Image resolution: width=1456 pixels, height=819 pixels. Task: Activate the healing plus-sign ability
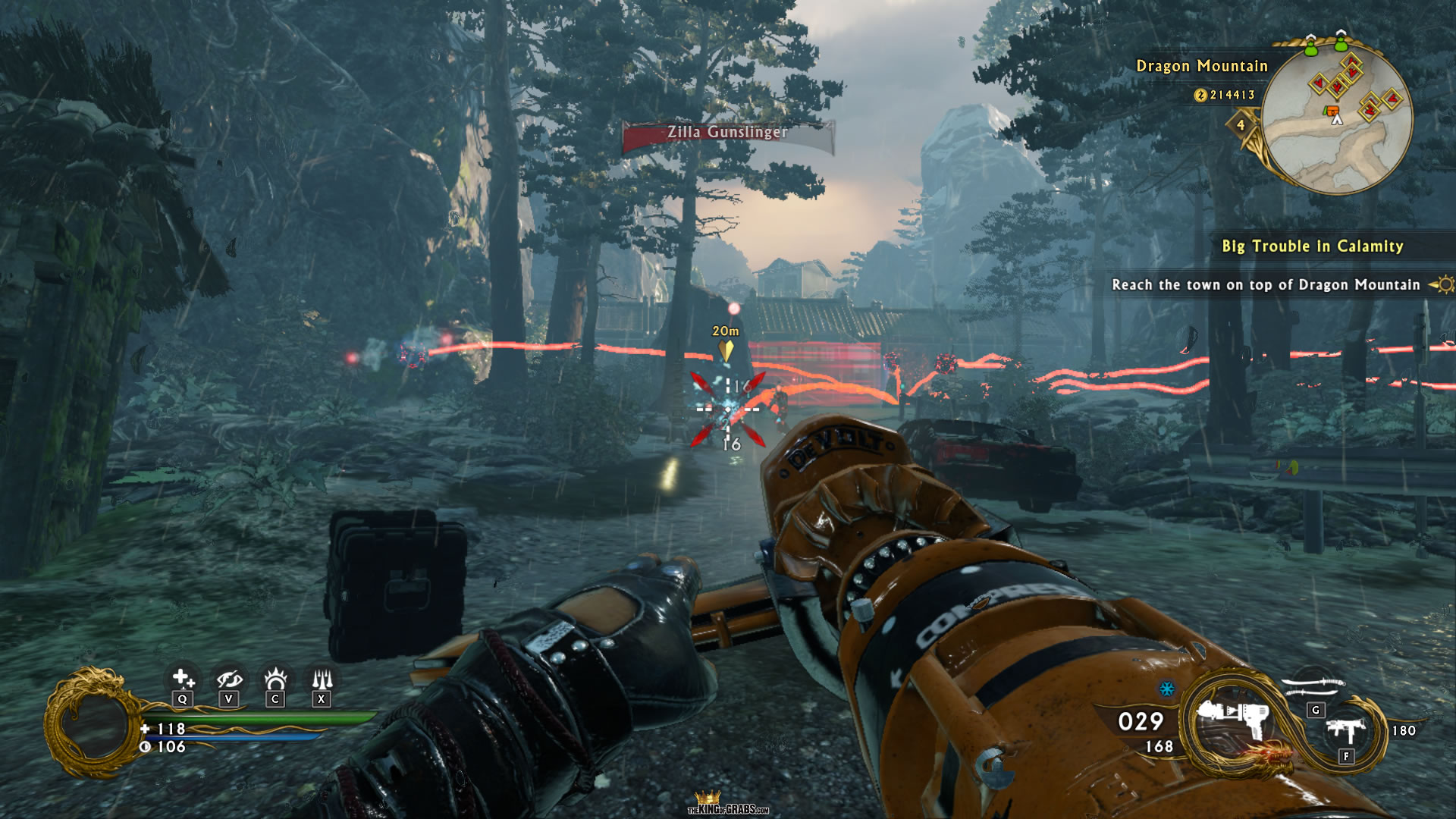click(x=182, y=678)
